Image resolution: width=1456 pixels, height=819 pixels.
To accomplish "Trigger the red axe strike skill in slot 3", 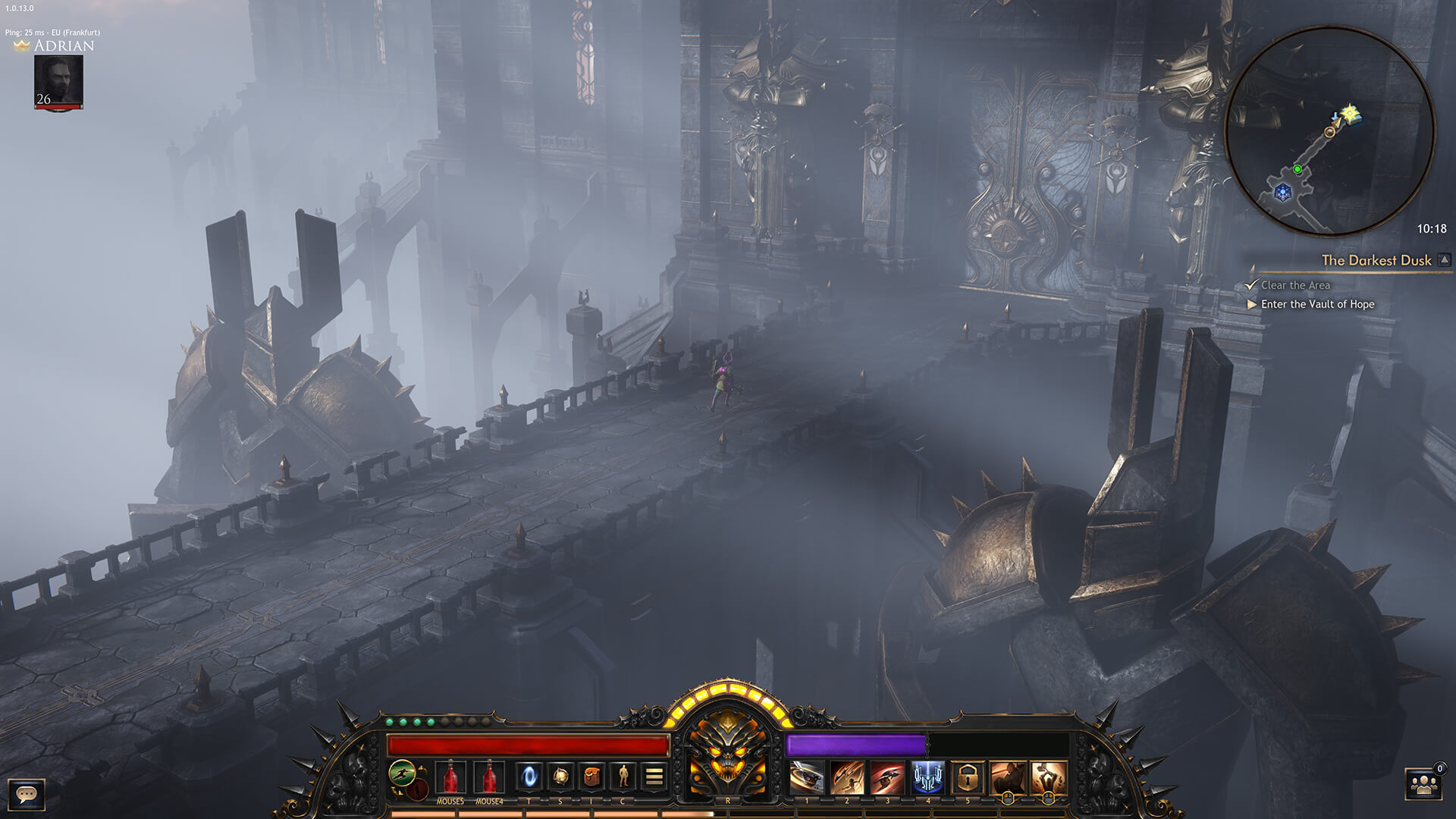I will (x=887, y=778).
